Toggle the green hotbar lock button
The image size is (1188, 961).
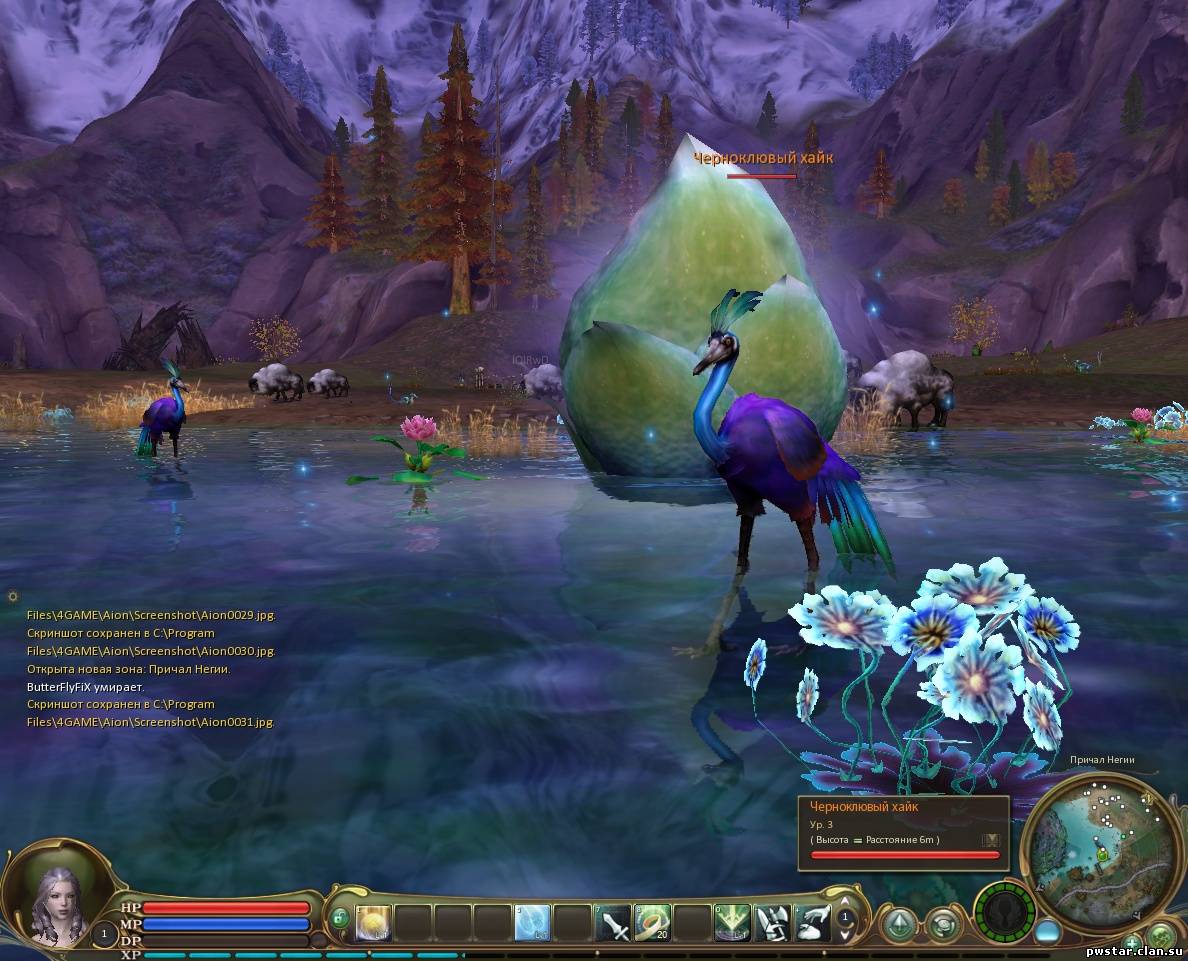click(x=340, y=917)
